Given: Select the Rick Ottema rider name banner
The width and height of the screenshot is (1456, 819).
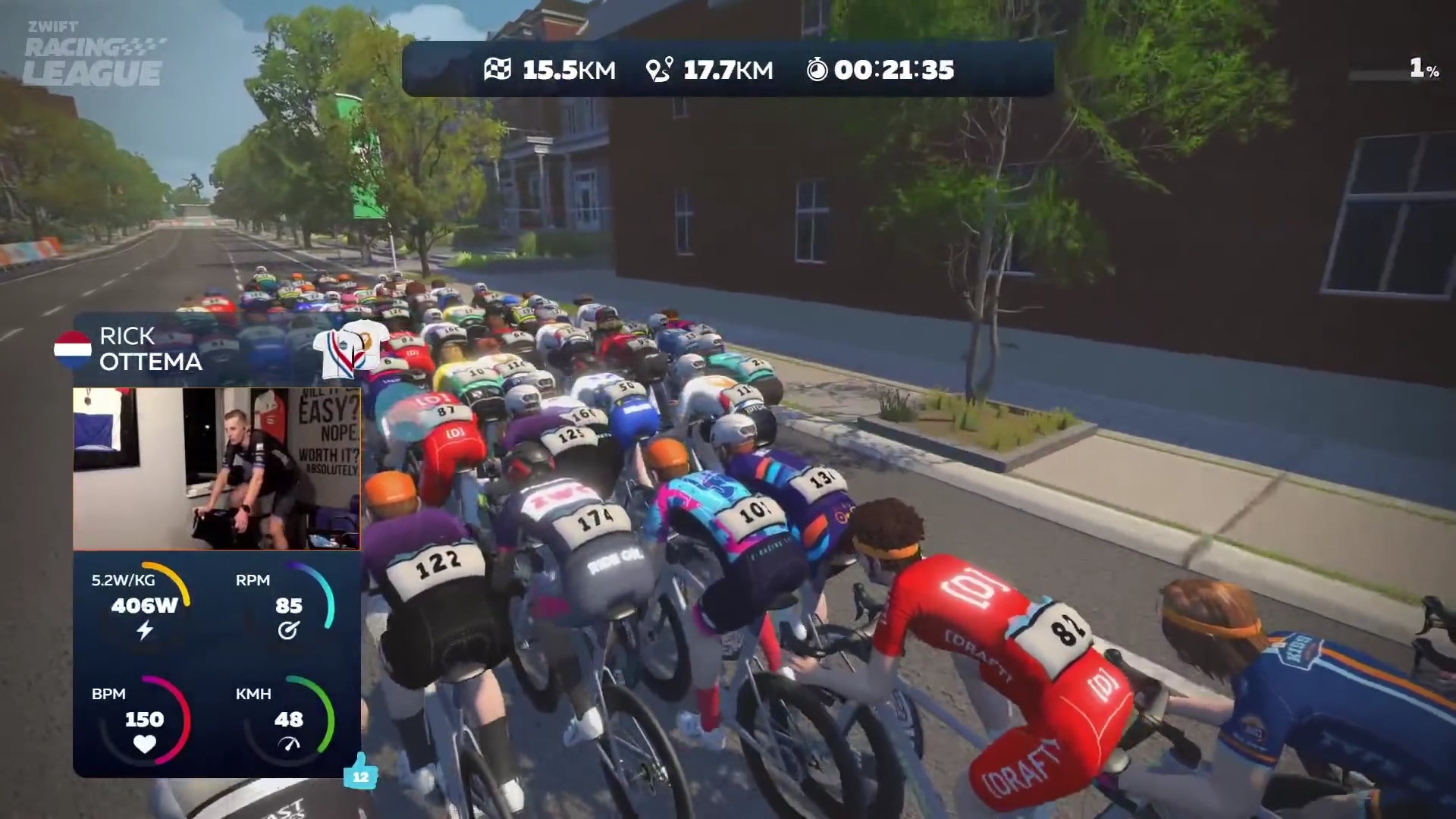Looking at the screenshot, I should [x=150, y=349].
